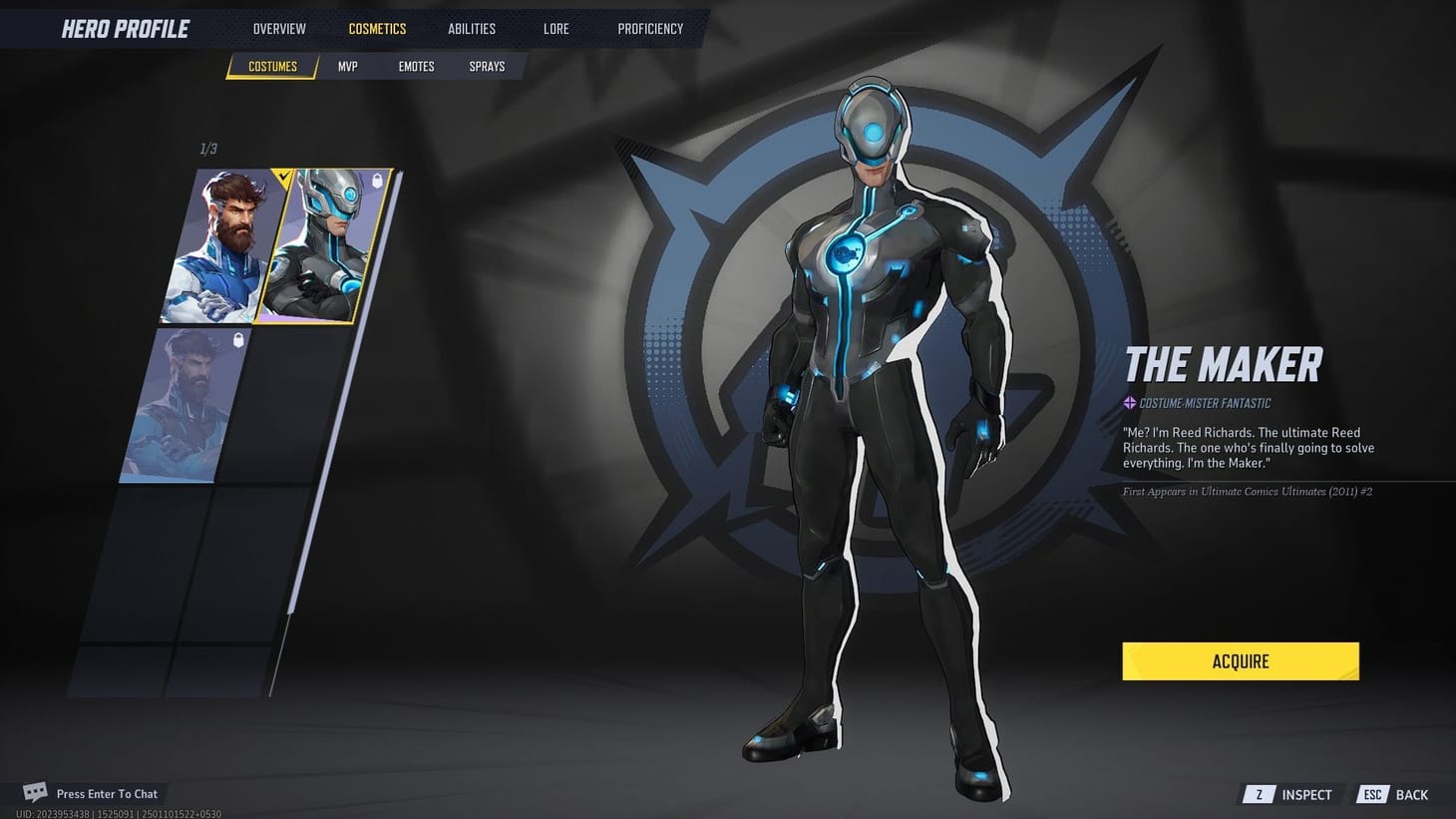Click the lock icon on The Maker costume thumbnail

point(377,181)
